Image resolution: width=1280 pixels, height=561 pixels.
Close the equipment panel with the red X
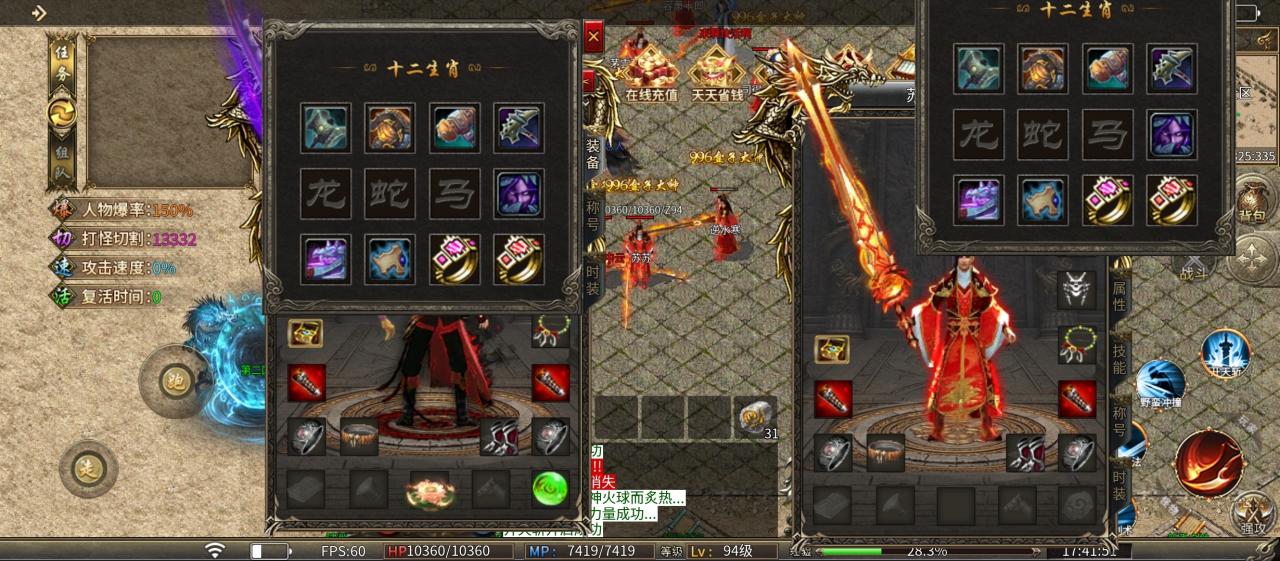(x=594, y=37)
